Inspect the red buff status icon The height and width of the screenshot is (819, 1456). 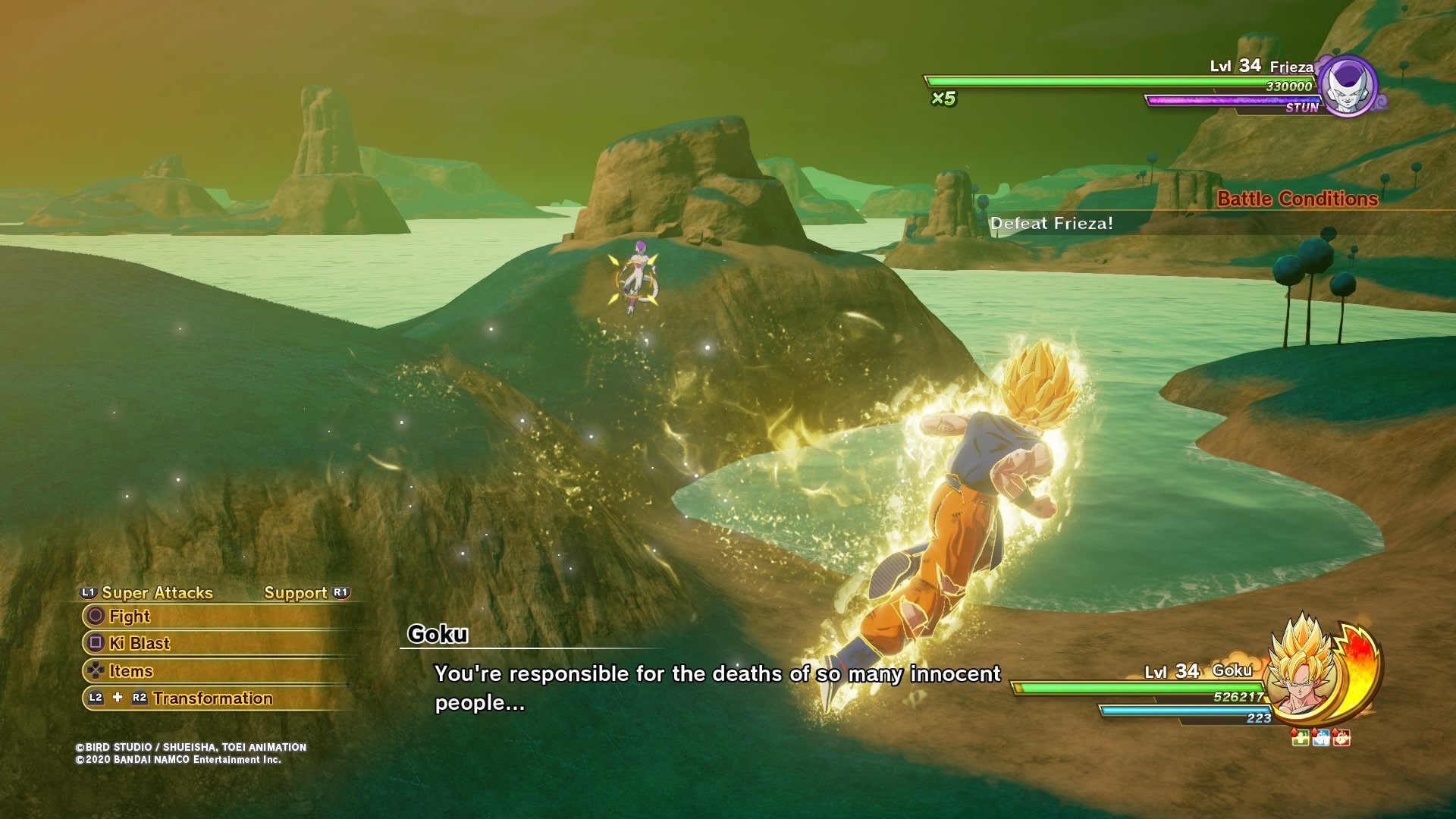(x=1341, y=737)
